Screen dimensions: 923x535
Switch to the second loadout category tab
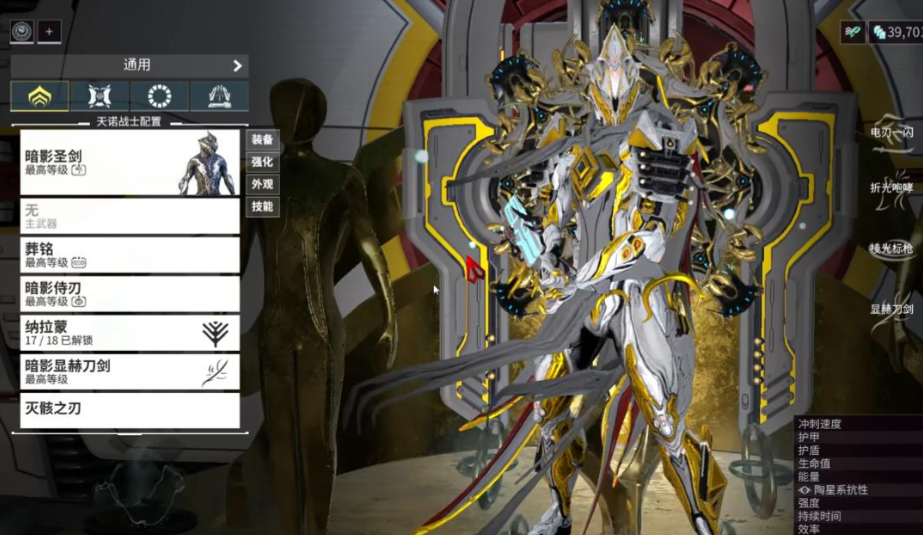(x=100, y=96)
